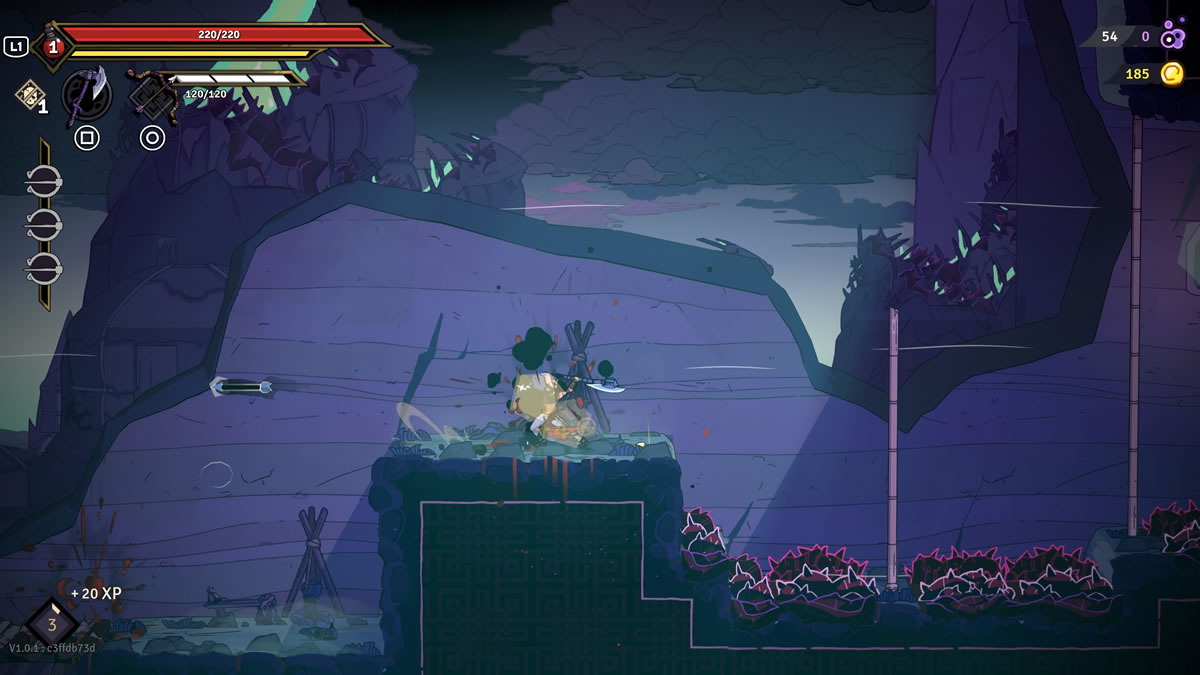This screenshot has width=1200, height=675.
Task: Click the purple cells currency icon
Action: [1173, 37]
